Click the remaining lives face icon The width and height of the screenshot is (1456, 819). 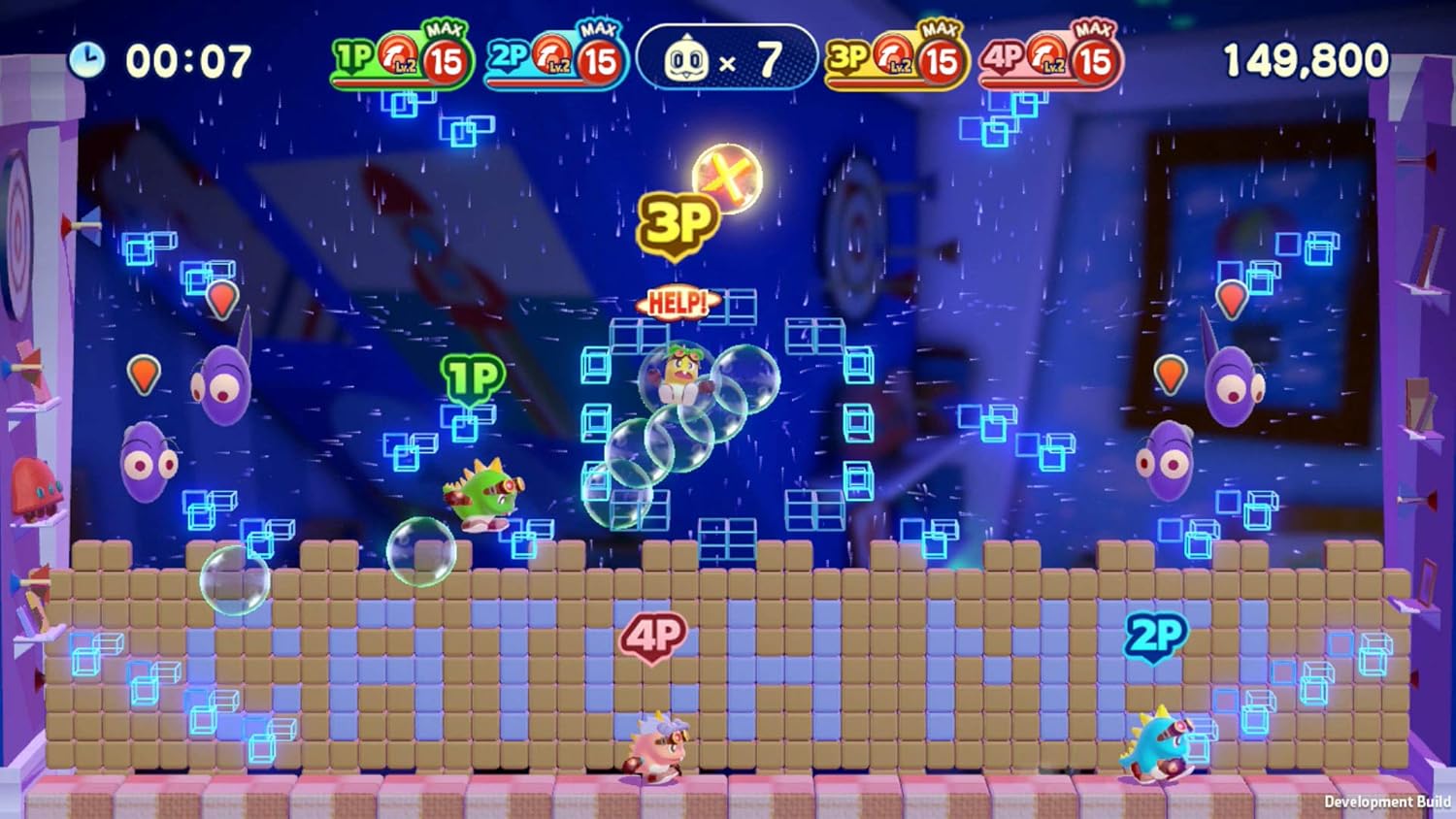point(685,61)
